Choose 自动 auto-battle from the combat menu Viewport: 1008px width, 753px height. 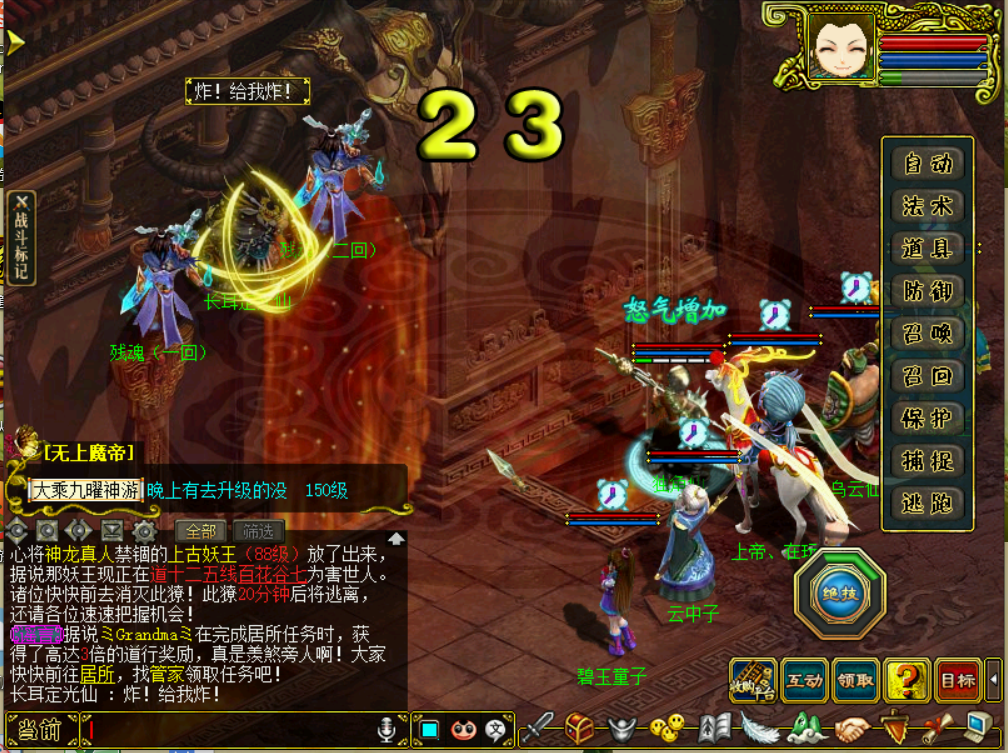coord(927,164)
